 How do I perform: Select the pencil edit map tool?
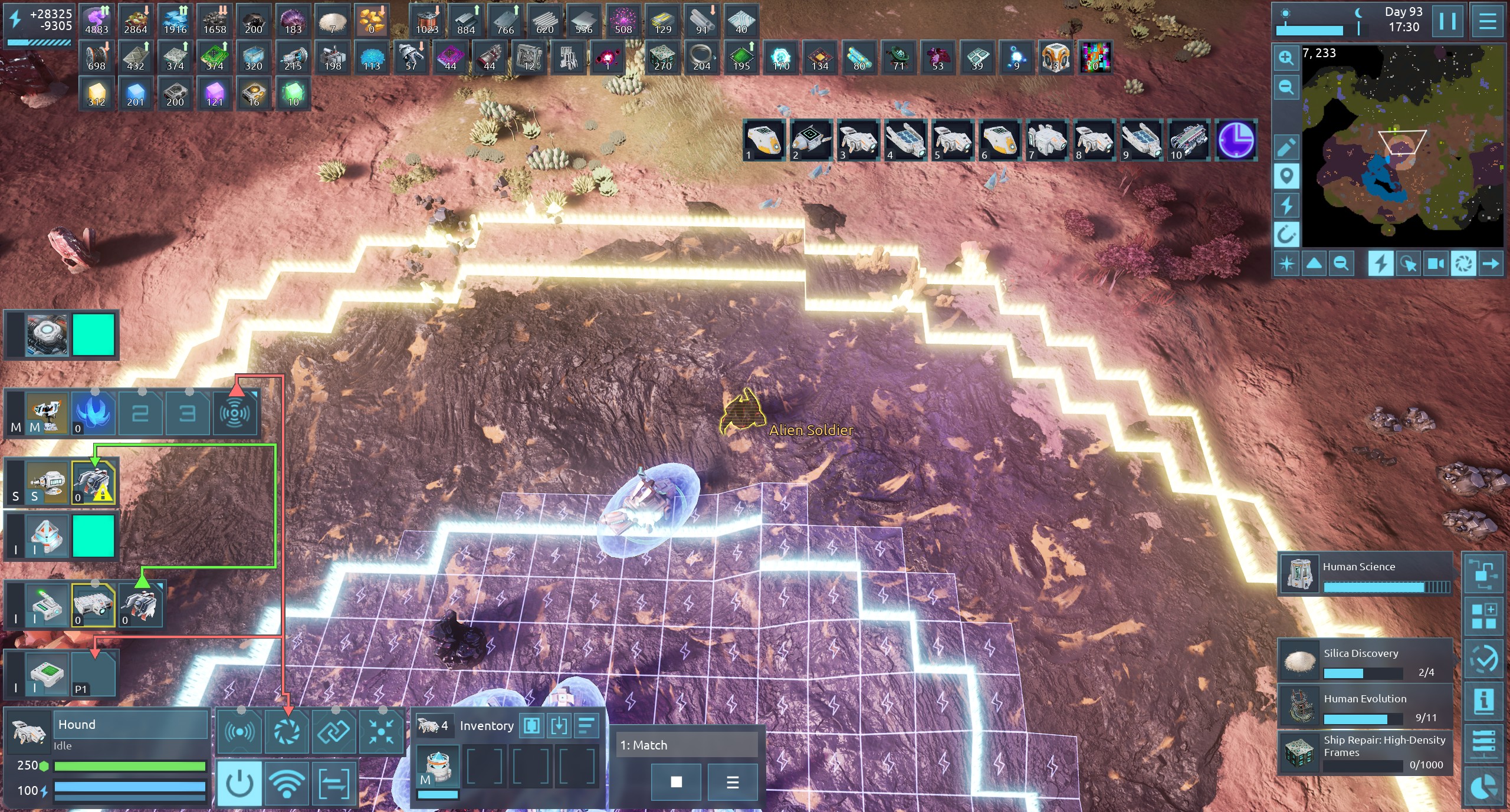click(1286, 147)
